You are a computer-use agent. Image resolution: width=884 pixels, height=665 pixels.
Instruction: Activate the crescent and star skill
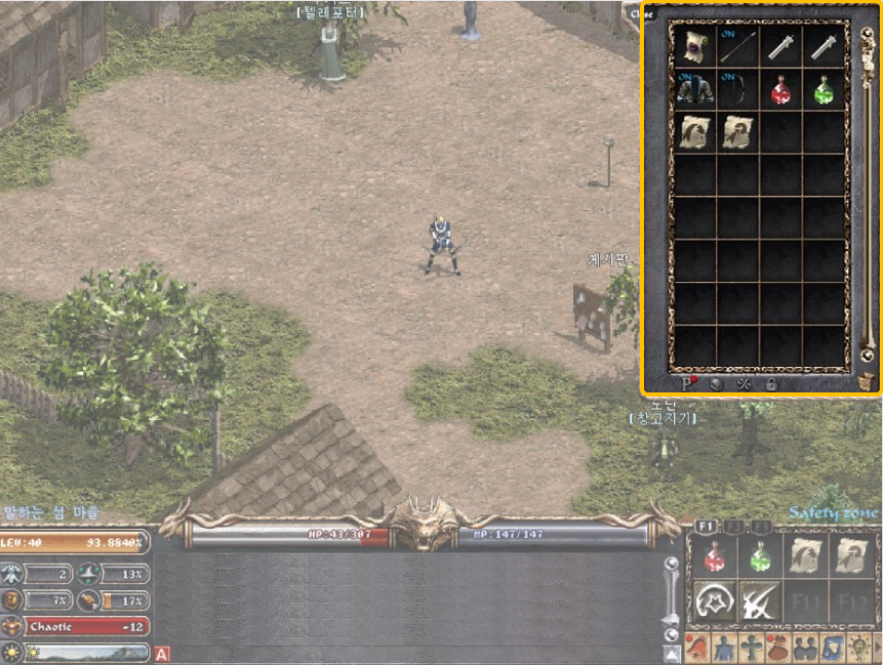click(715, 601)
